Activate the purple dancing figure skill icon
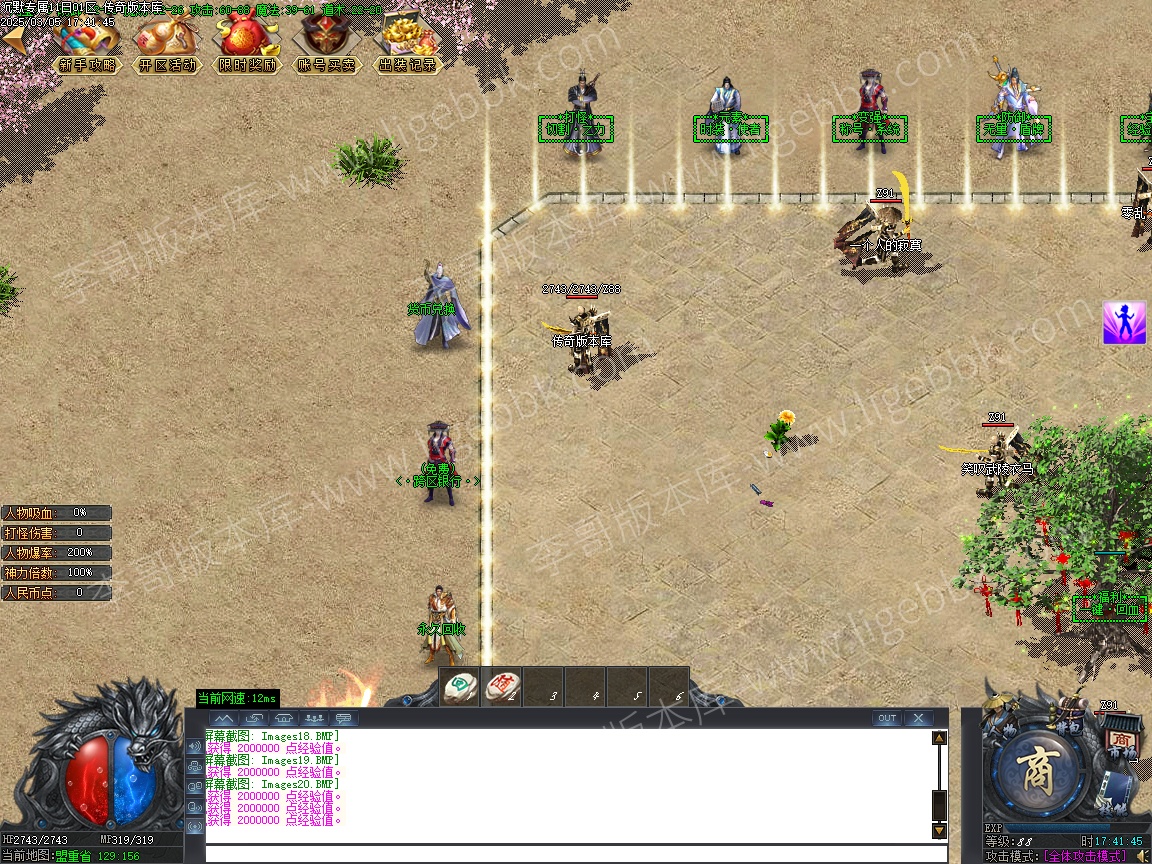This screenshot has height=864, width=1152. (x=1124, y=323)
